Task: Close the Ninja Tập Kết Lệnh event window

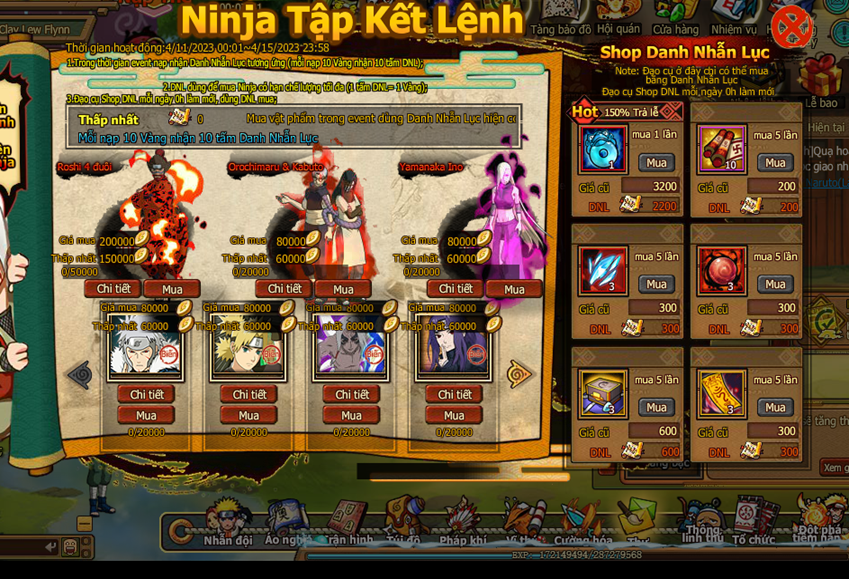Action: click(791, 27)
